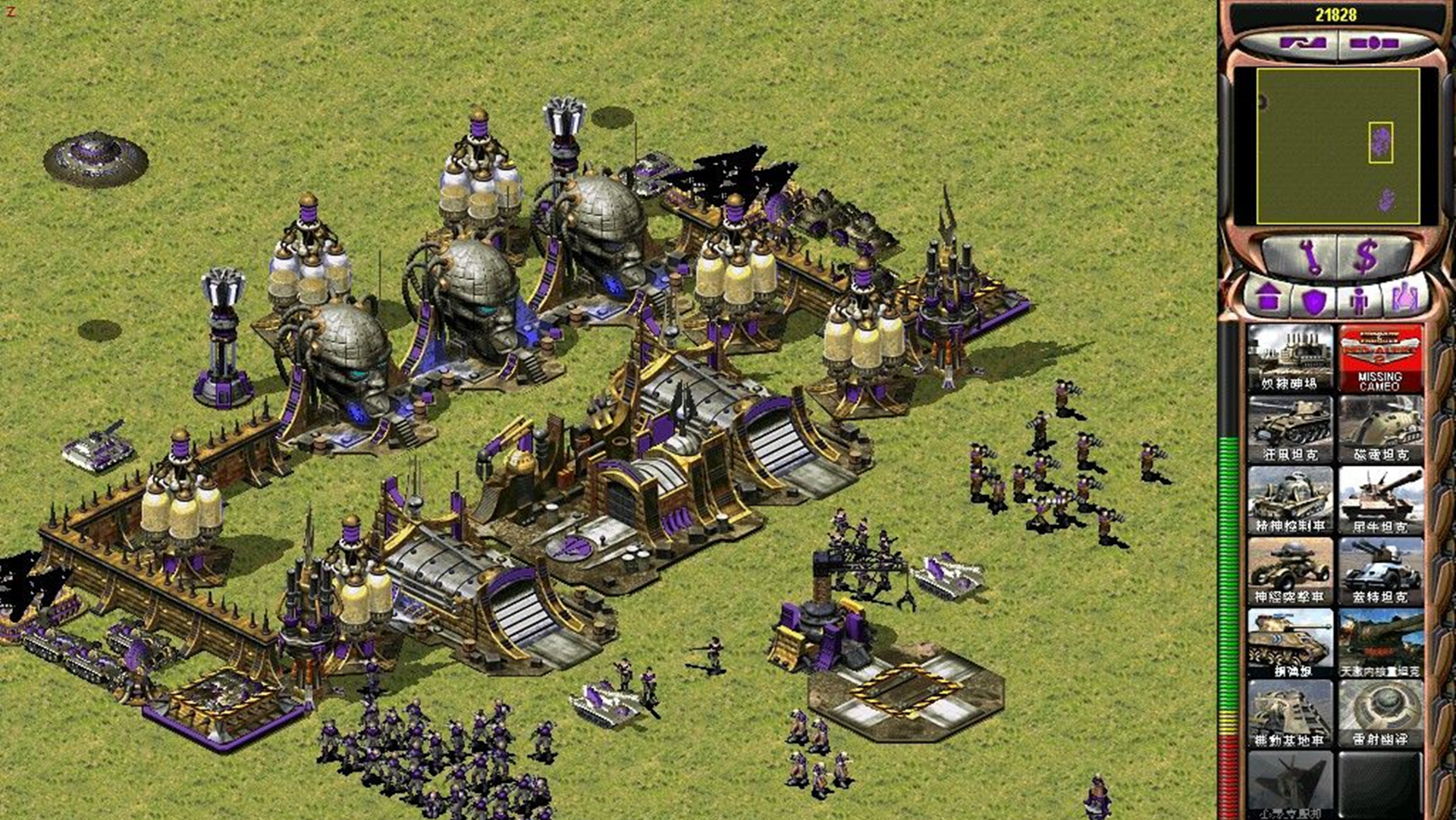Viewport: 1456px width, 820px height.
Task: Click the top-right sidebar button above the radar
Action: pos(1373,43)
